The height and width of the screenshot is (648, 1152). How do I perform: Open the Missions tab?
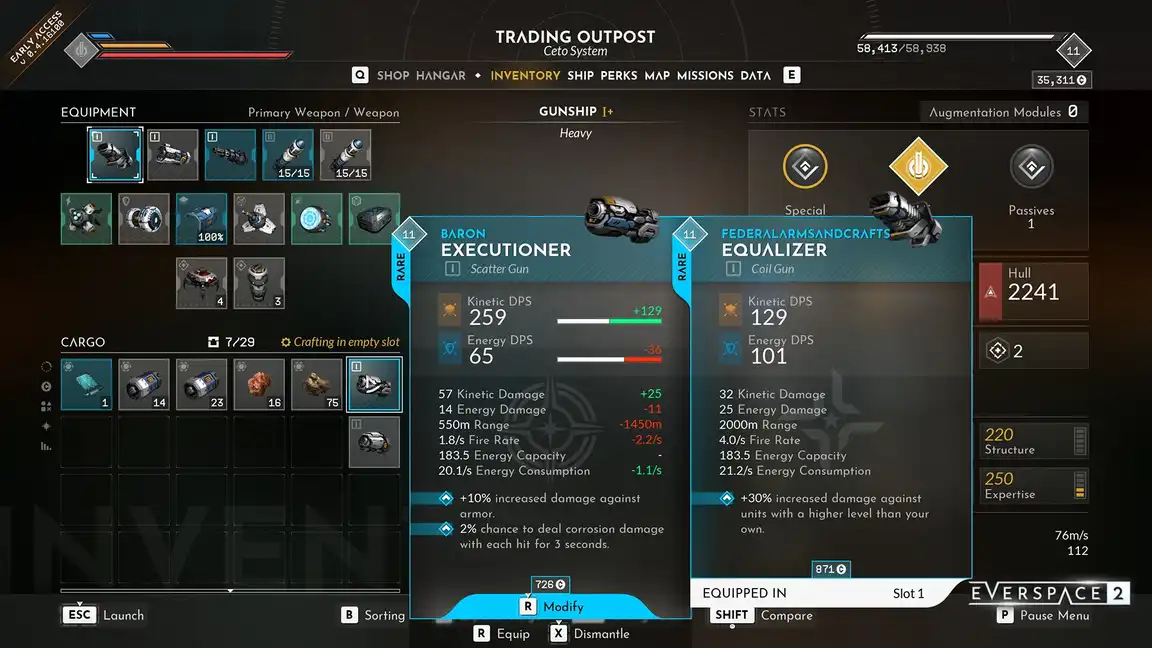pos(705,75)
